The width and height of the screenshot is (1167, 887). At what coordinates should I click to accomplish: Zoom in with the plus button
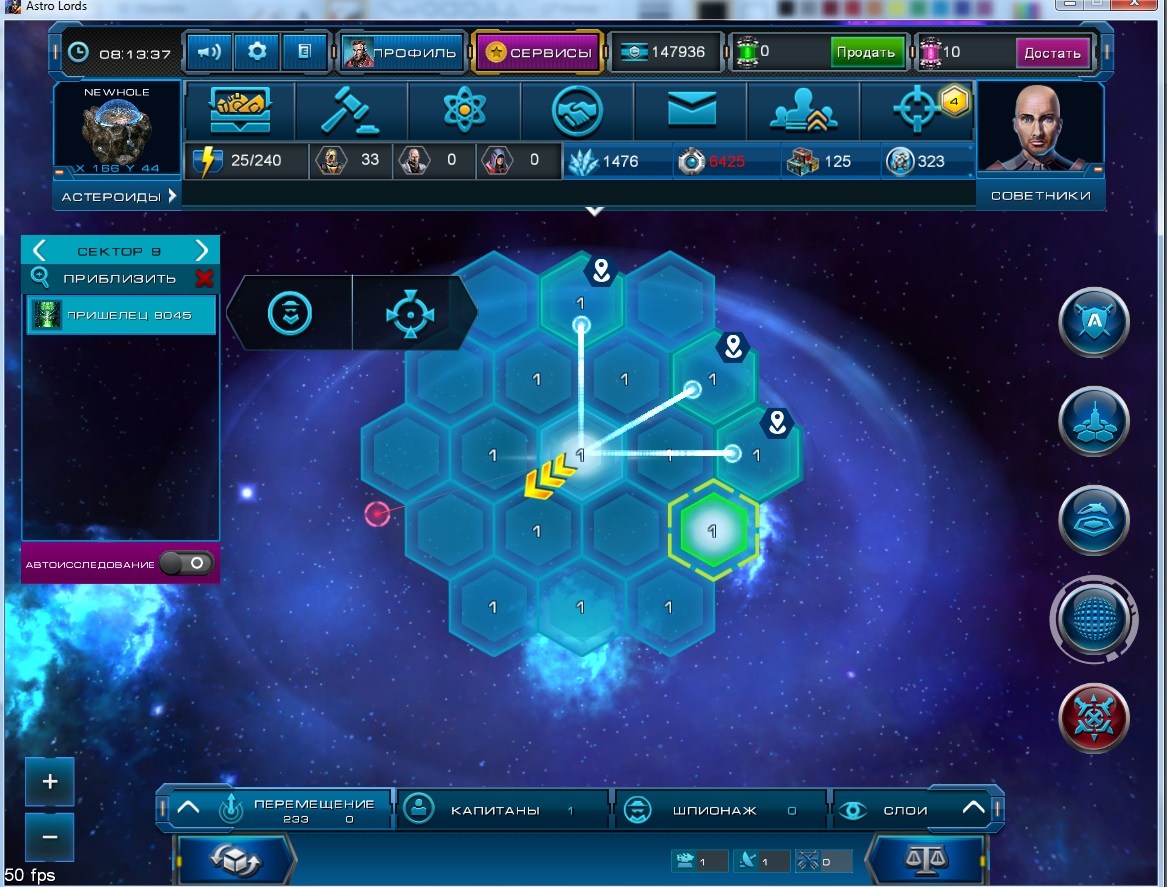coord(51,782)
